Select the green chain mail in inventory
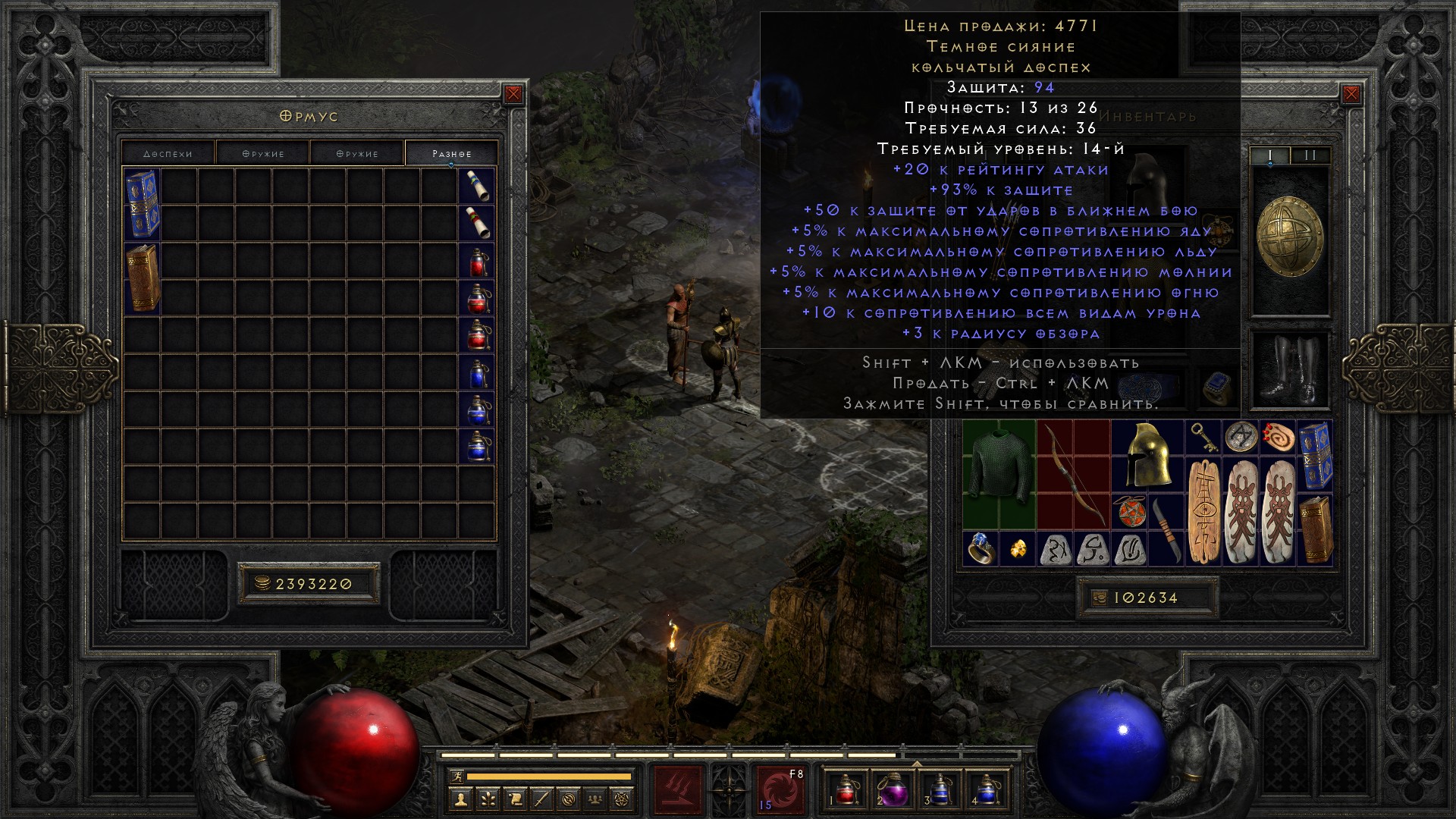 coord(999,473)
